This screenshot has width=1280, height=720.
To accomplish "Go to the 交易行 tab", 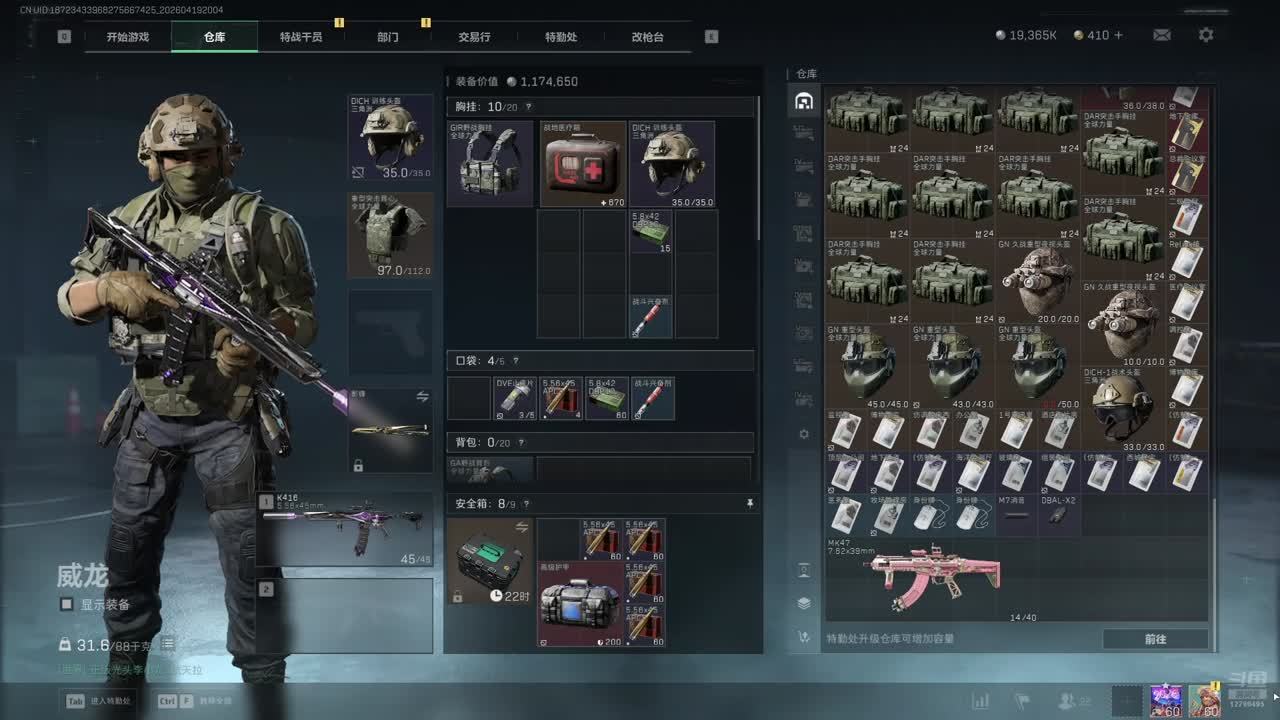I will pyautogui.click(x=474, y=37).
